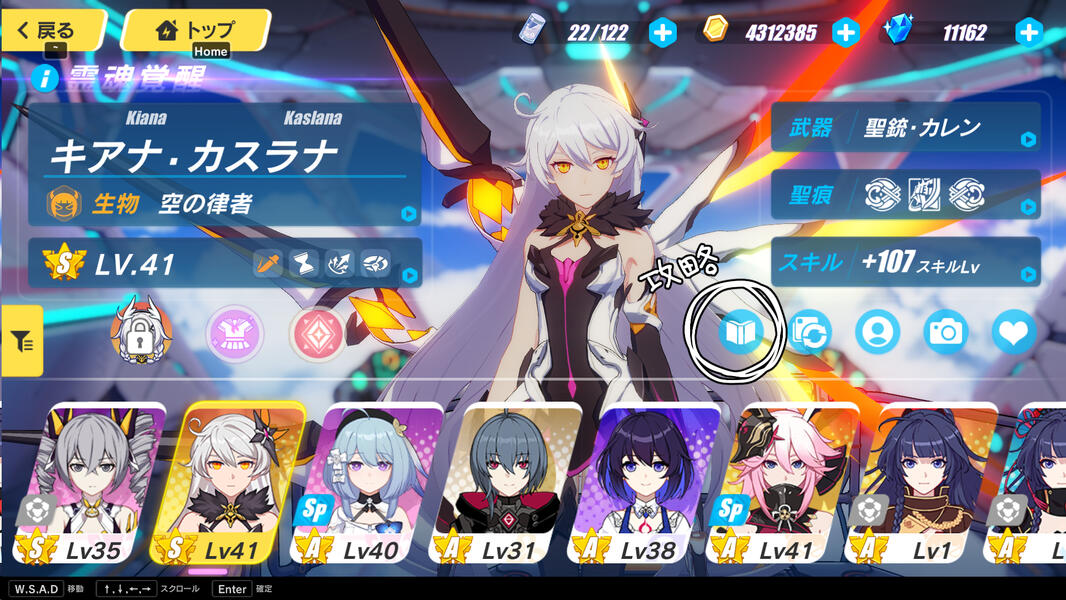Open the LV.41 level details bar
The height and width of the screenshot is (600, 1066).
pos(225,264)
